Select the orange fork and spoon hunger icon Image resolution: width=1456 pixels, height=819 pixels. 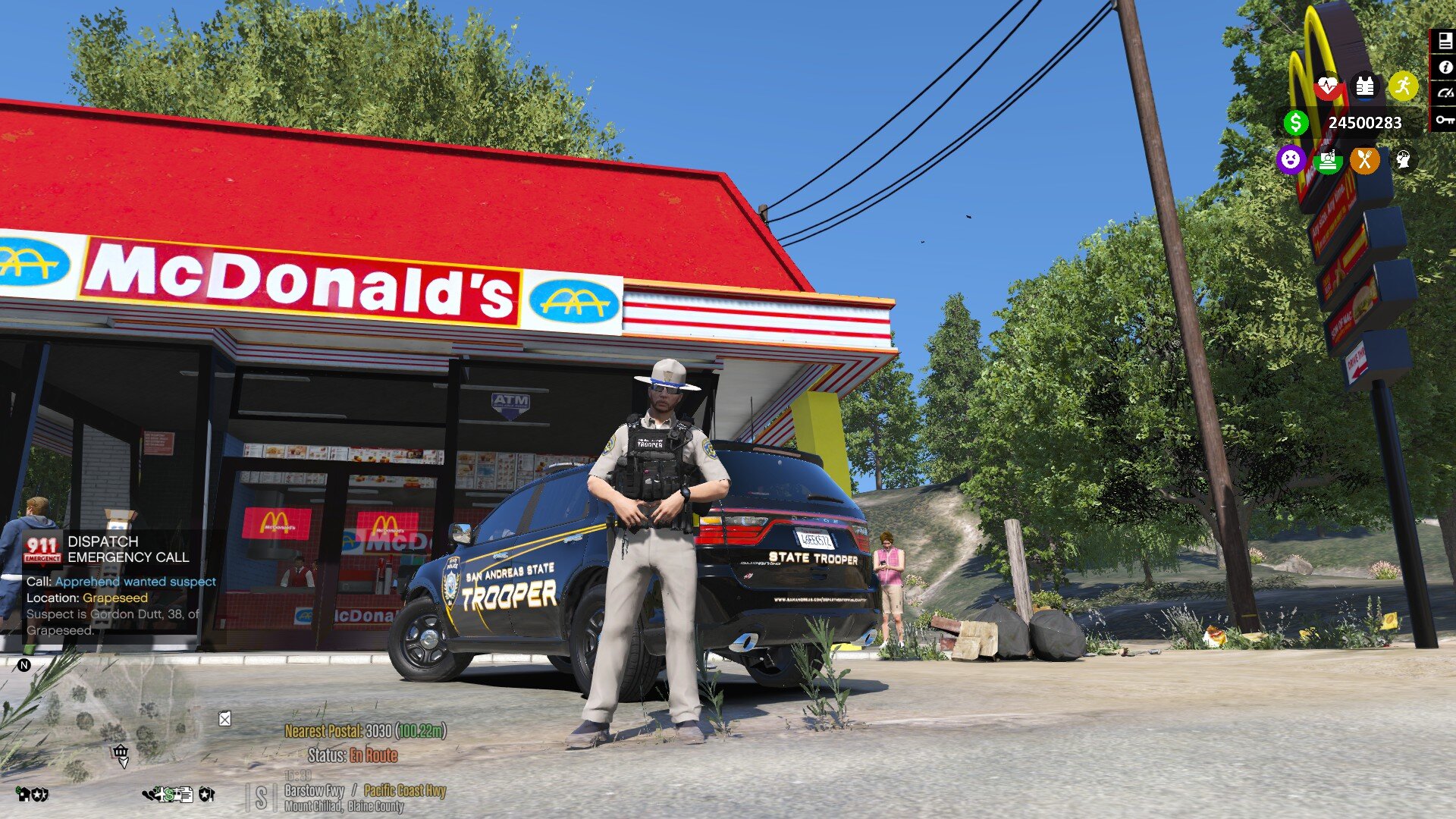point(1364,160)
